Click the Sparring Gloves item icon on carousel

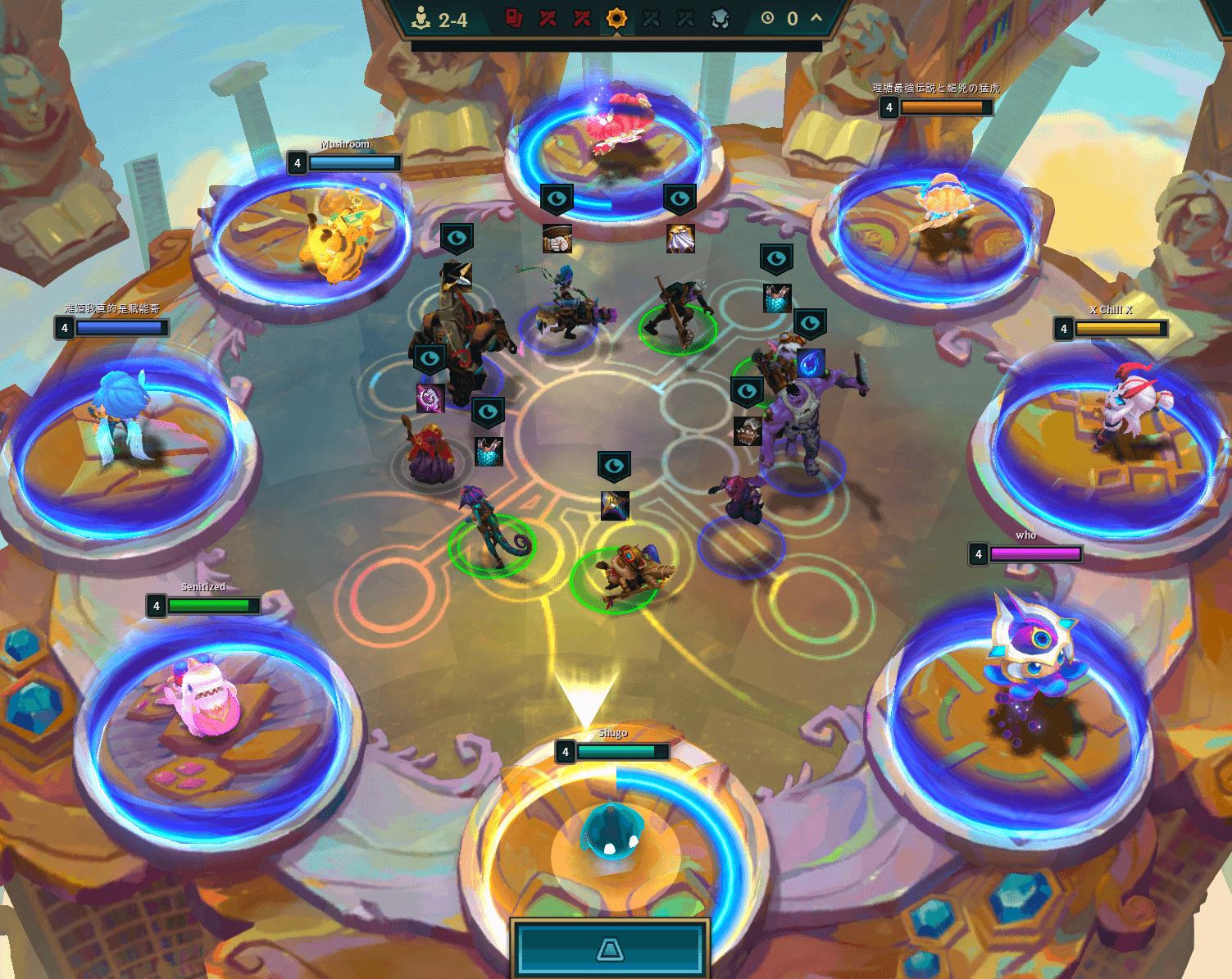pyautogui.click(x=558, y=238)
